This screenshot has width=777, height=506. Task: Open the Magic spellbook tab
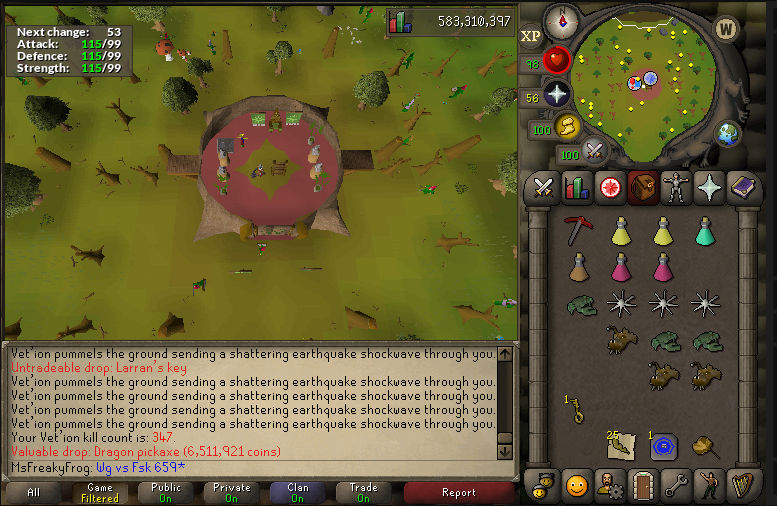[742, 187]
